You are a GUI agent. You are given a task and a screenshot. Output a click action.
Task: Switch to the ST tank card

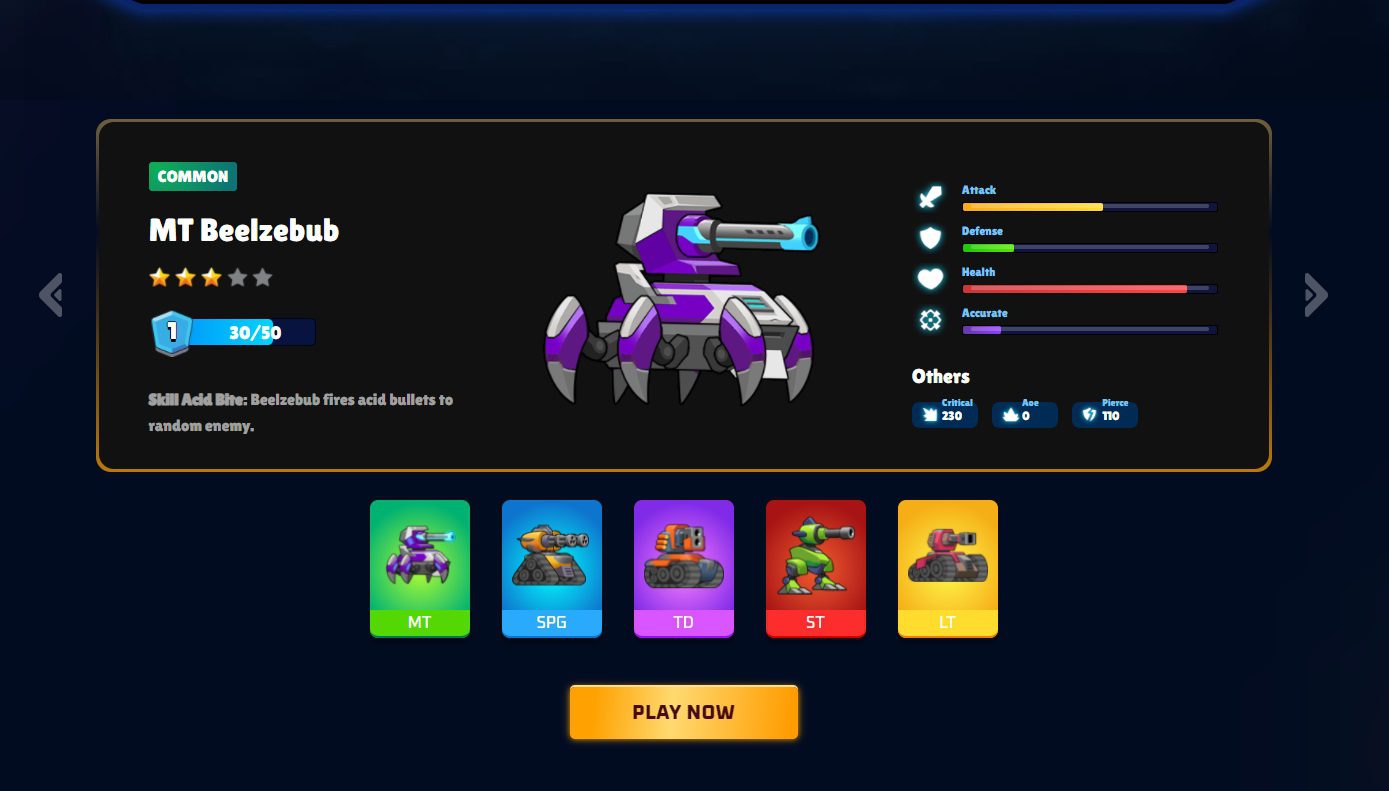point(816,568)
